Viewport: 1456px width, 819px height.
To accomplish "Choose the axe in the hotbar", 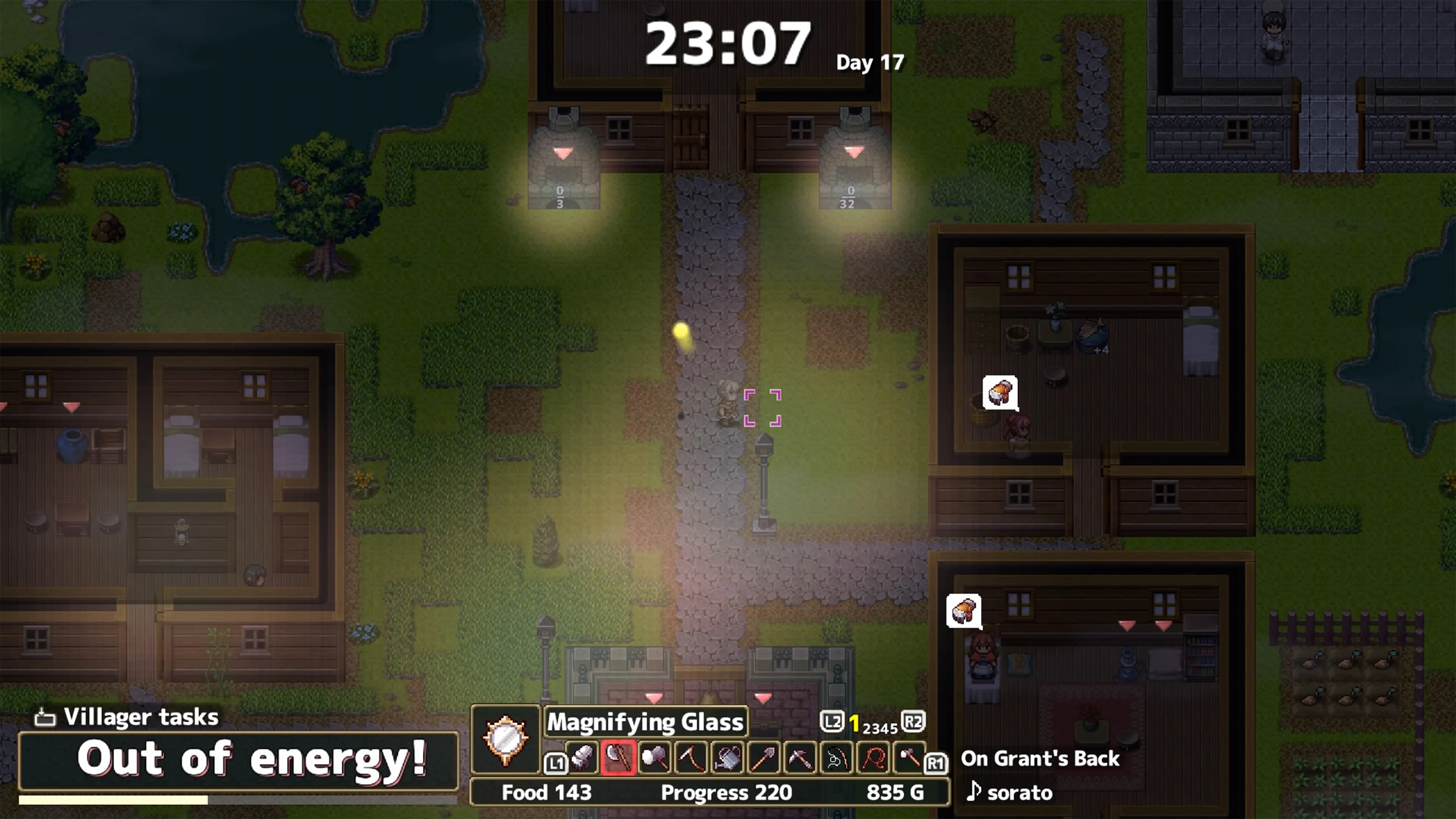I will pyautogui.click(x=618, y=758).
